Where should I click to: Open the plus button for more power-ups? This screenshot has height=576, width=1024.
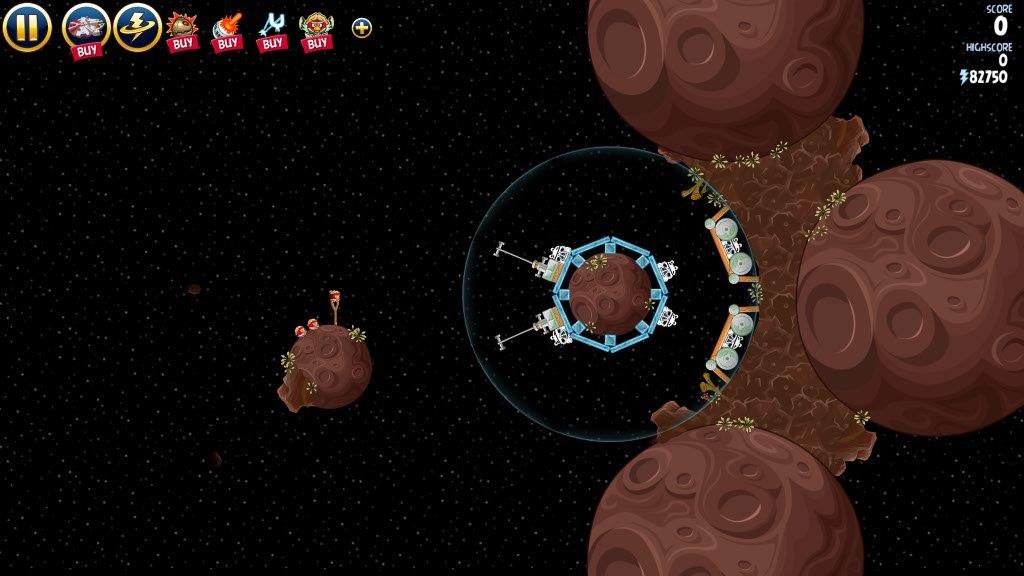362,28
